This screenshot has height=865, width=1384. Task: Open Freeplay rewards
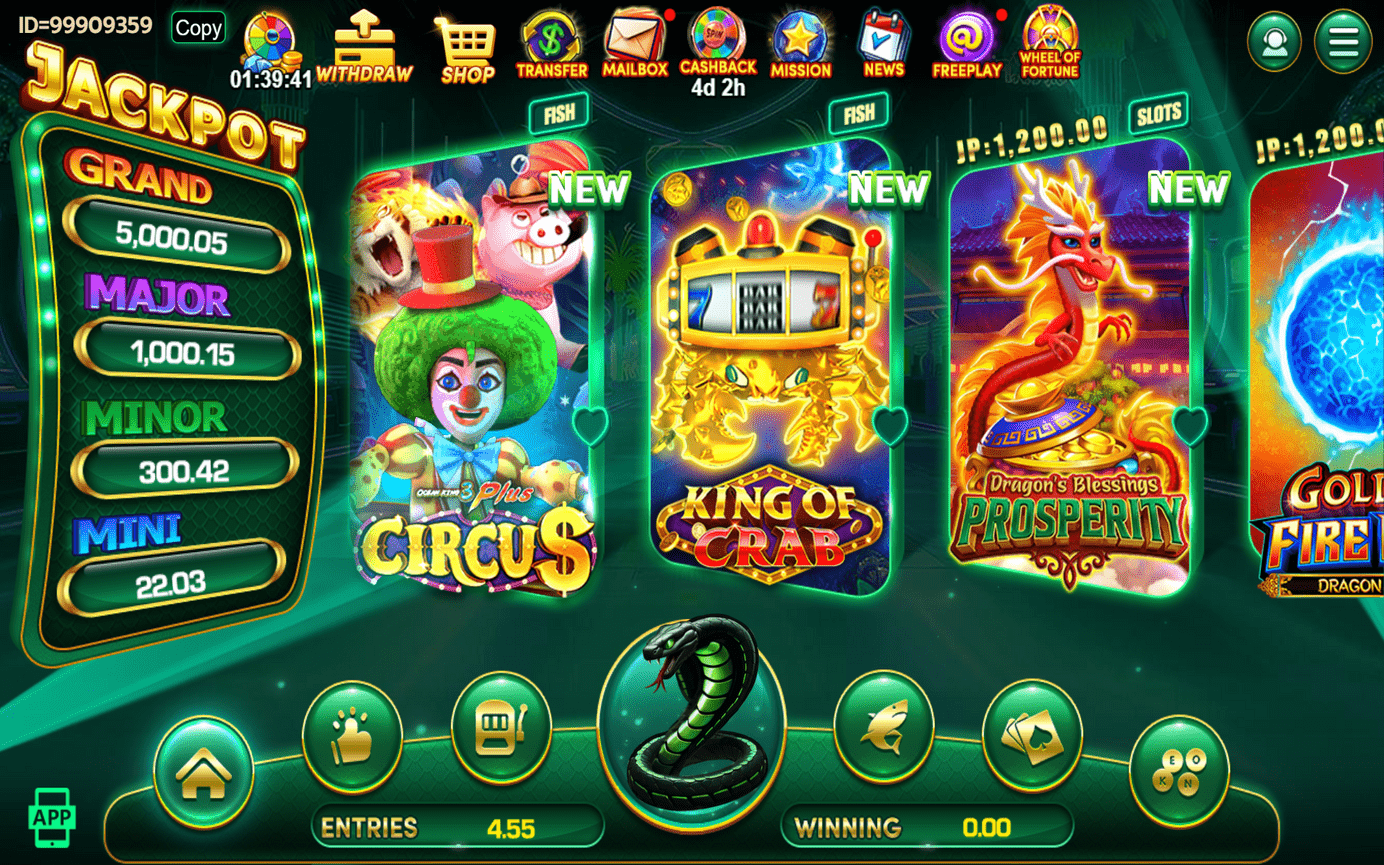[966, 45]
